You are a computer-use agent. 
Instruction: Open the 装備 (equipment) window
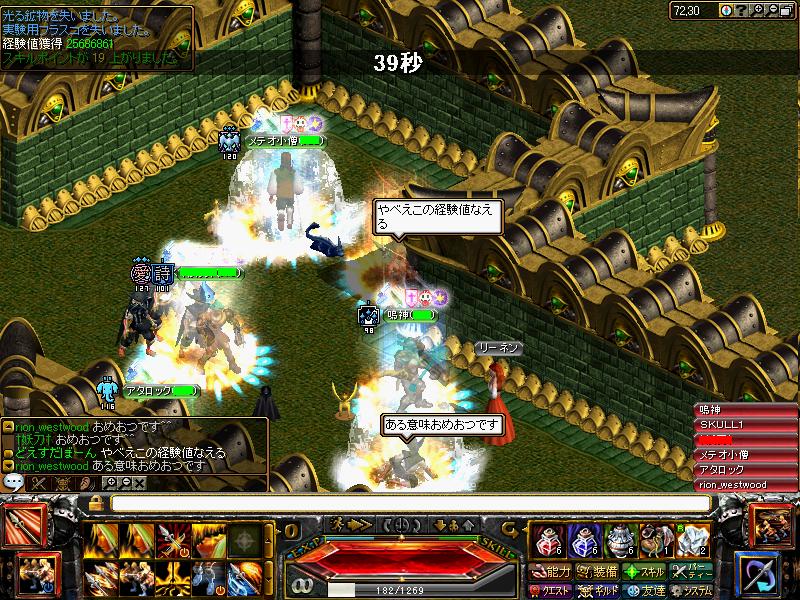[x=598, y=572]
